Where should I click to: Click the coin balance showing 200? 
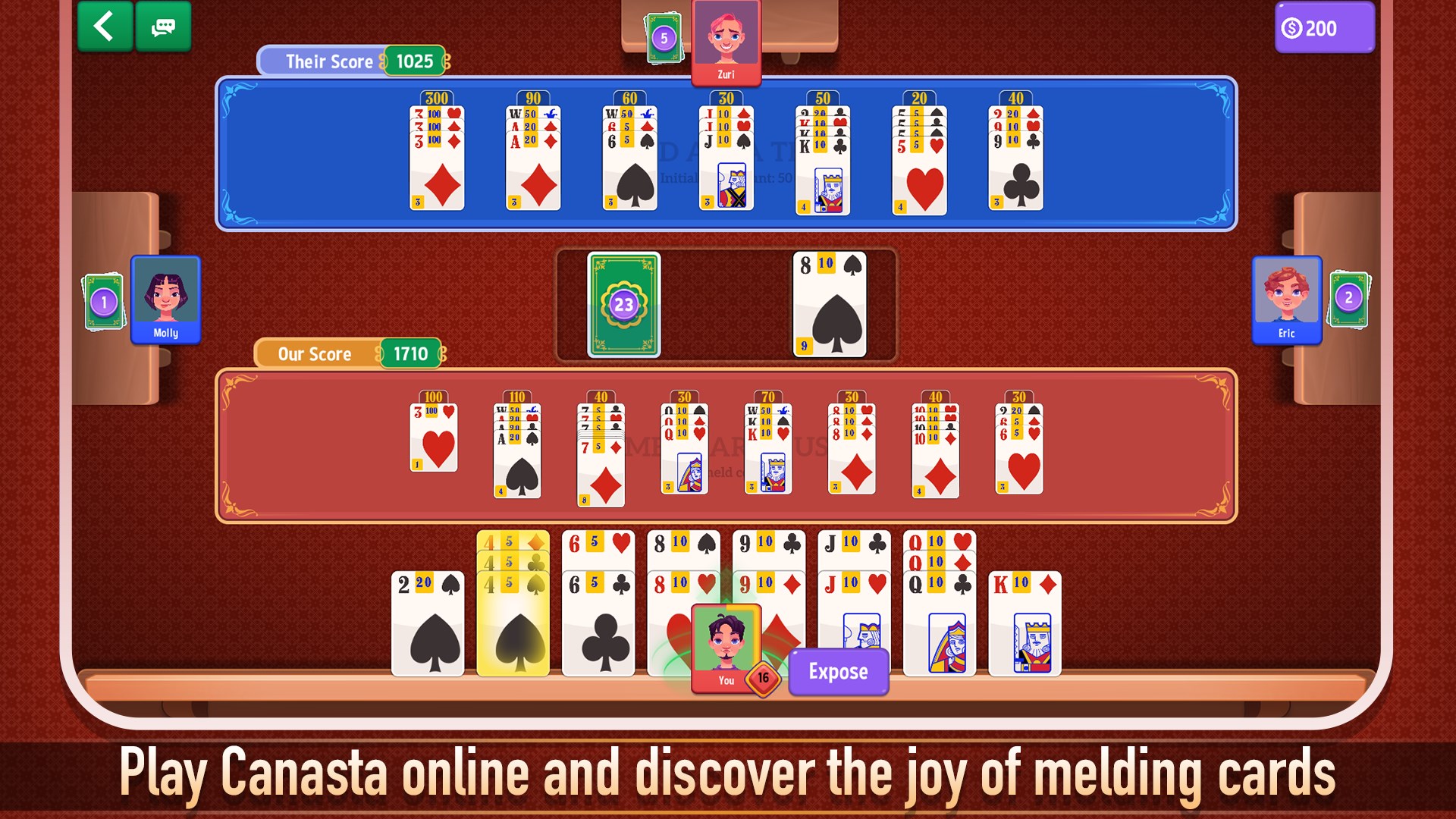[1324, 28]
